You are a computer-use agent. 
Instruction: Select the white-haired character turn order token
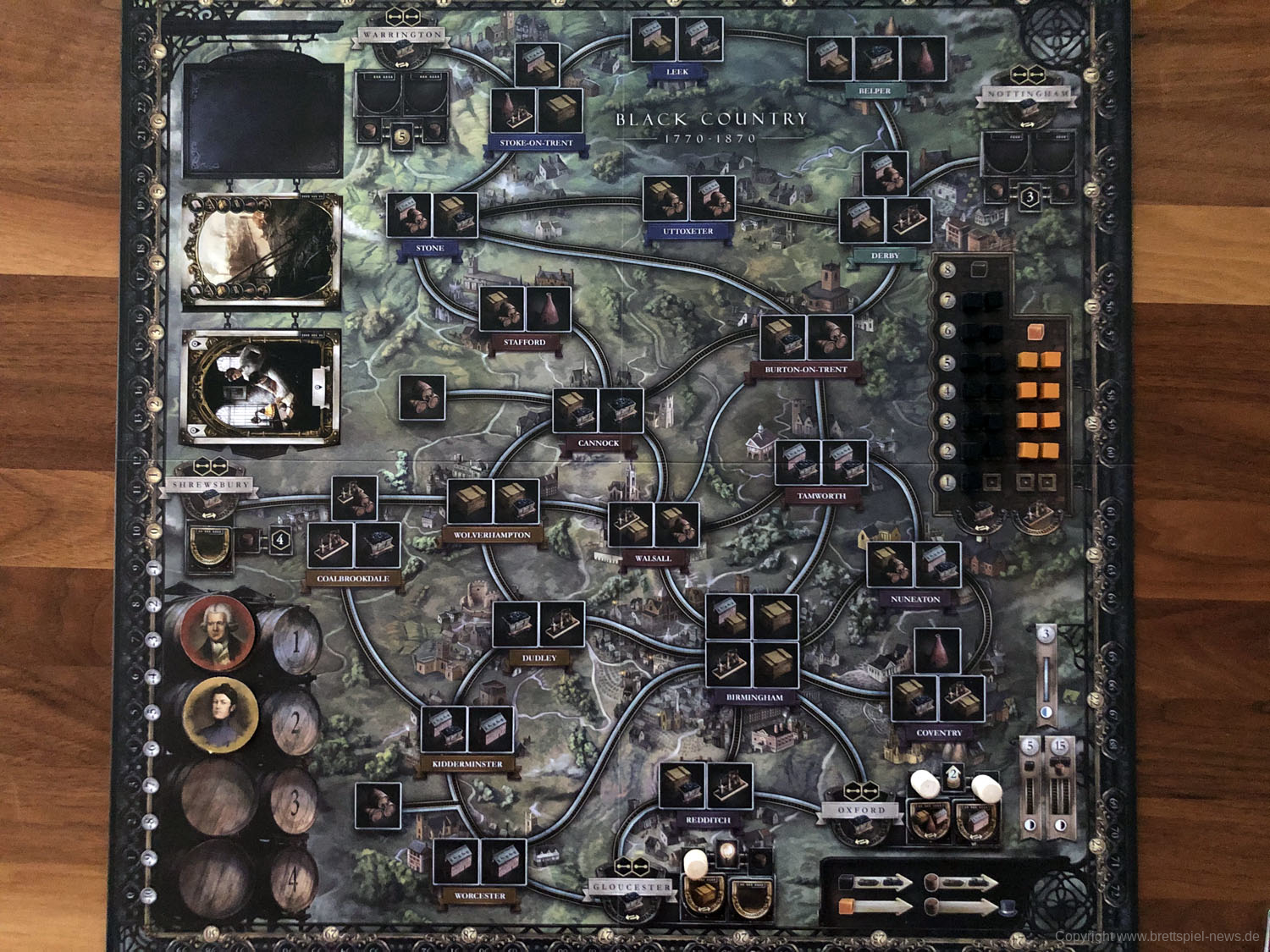pyautogui.click(x=218, y=633)
